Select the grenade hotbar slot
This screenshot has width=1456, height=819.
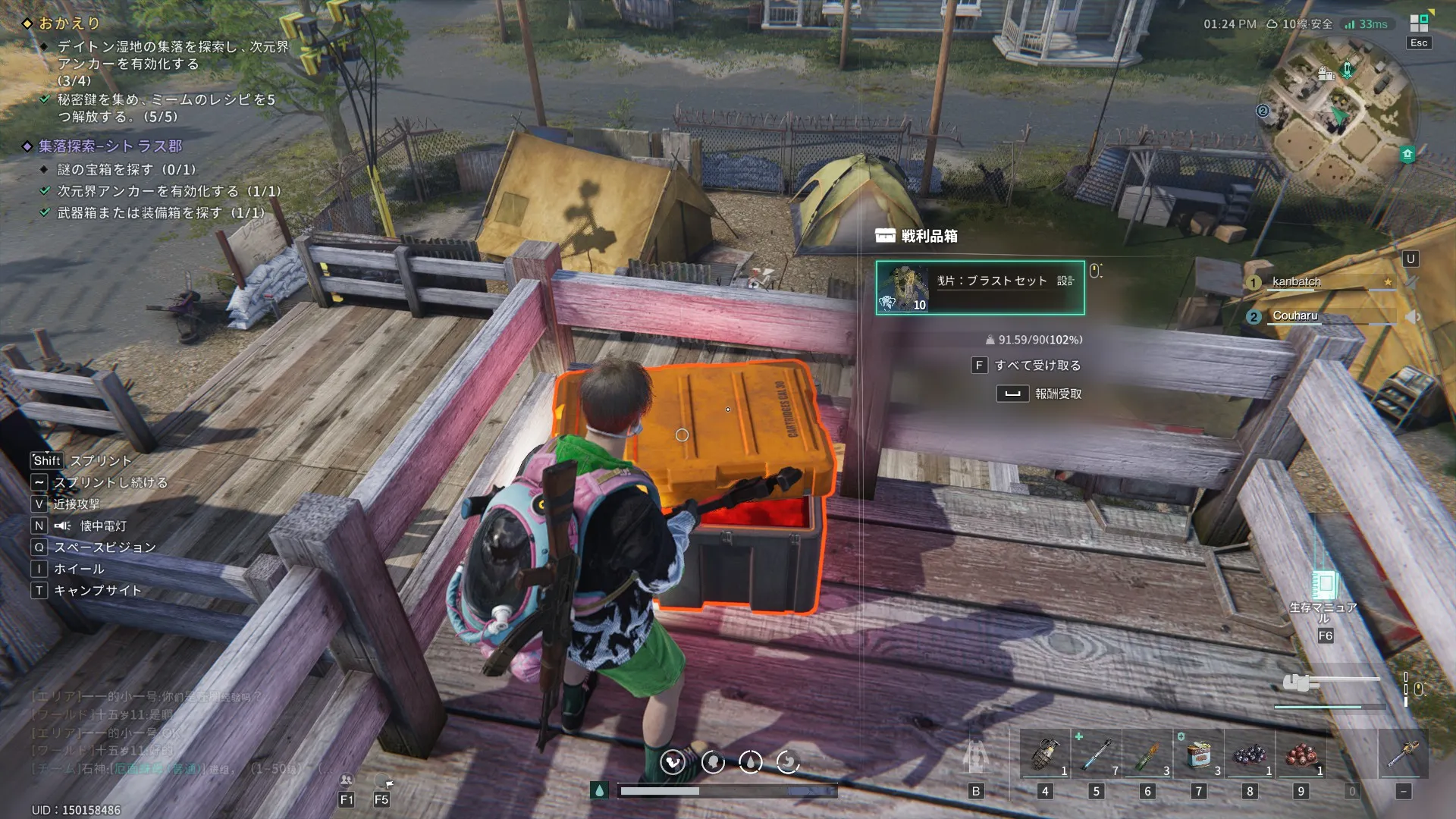(1045, 755)
